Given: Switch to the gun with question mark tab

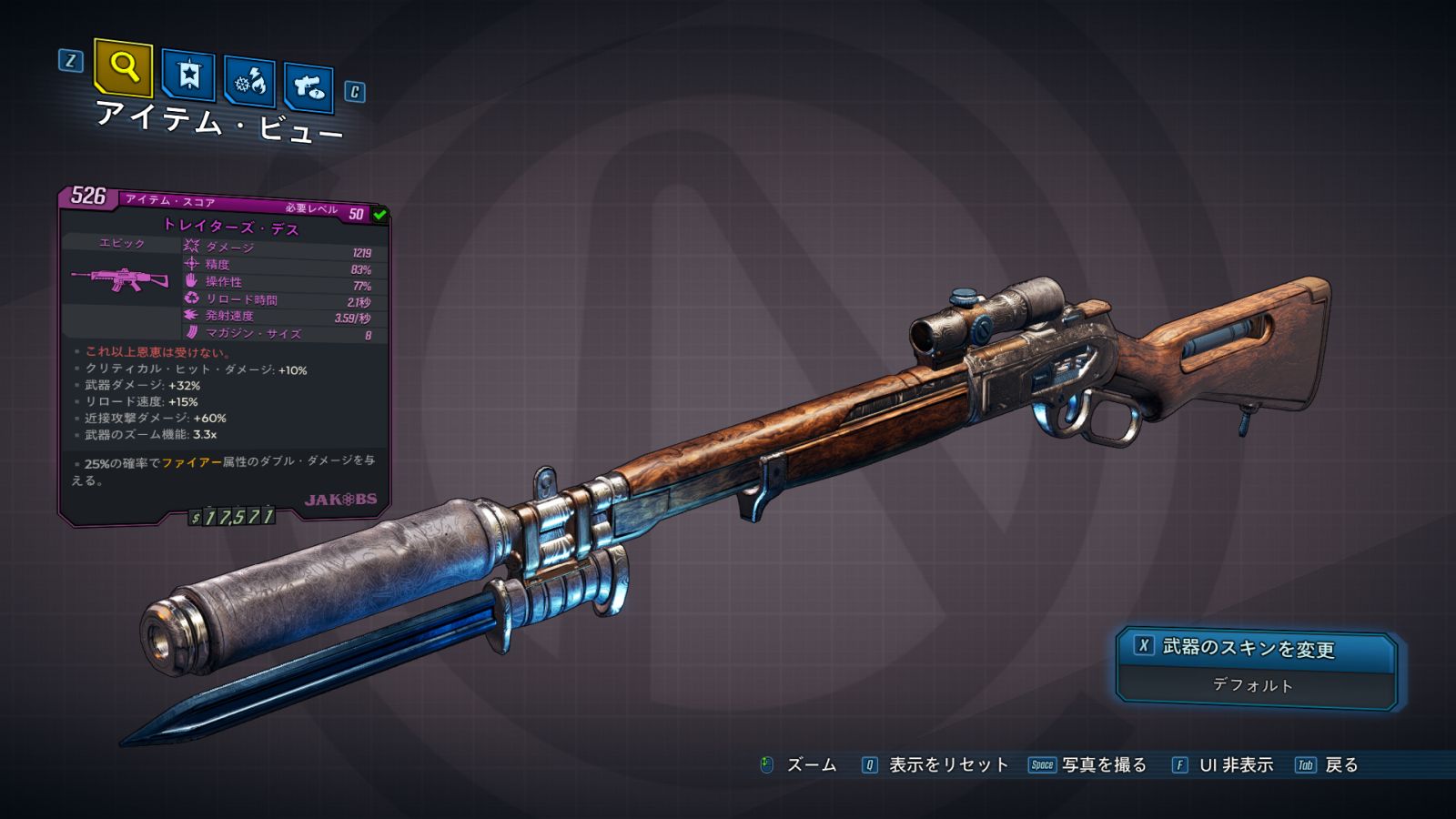Looking at the screenshot, I should pyautogui.click(x=308, y=86).
